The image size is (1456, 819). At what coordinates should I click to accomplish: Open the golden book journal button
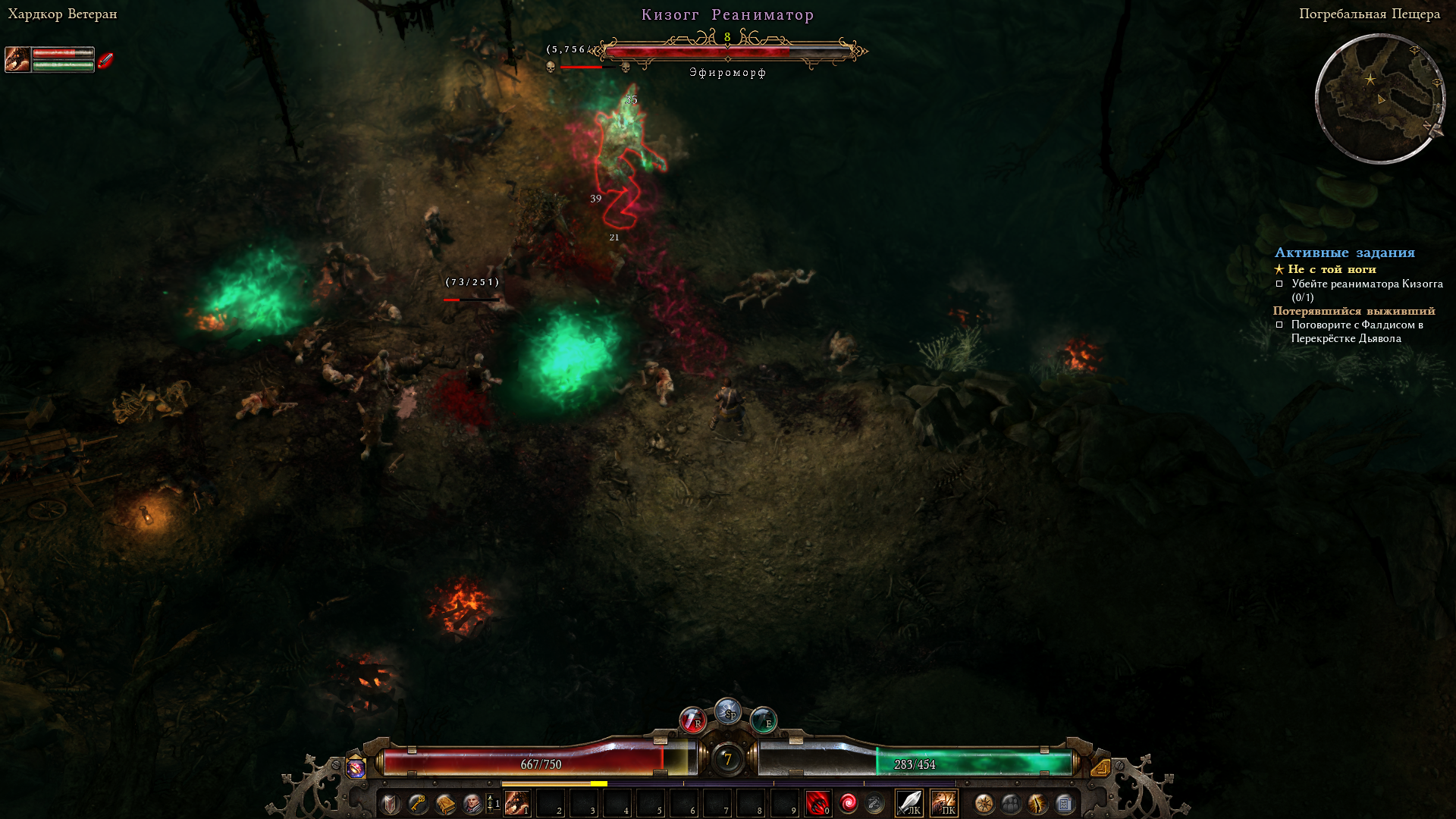coord(445,804)
